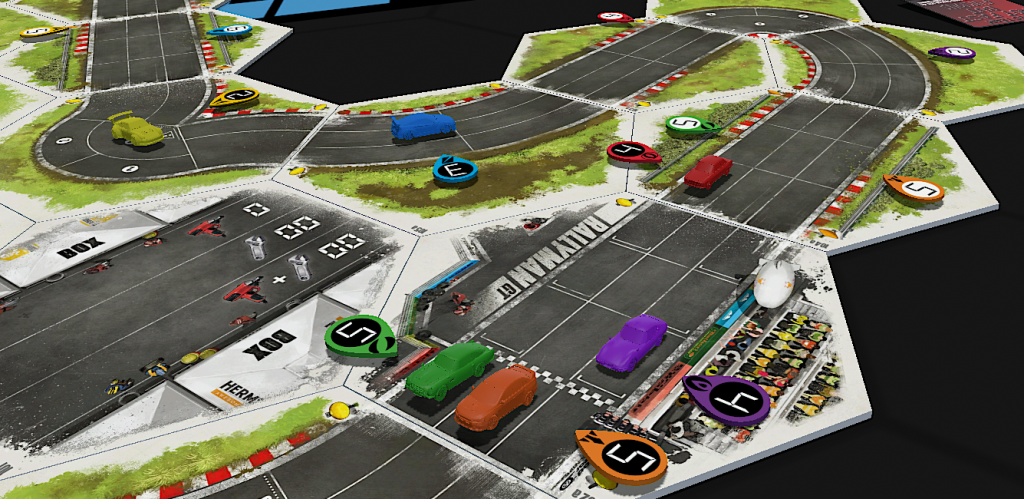Select the yellow race car
Image resolution: width=1024 pixels, height=499 pixels.
click(x=136, y=129)
